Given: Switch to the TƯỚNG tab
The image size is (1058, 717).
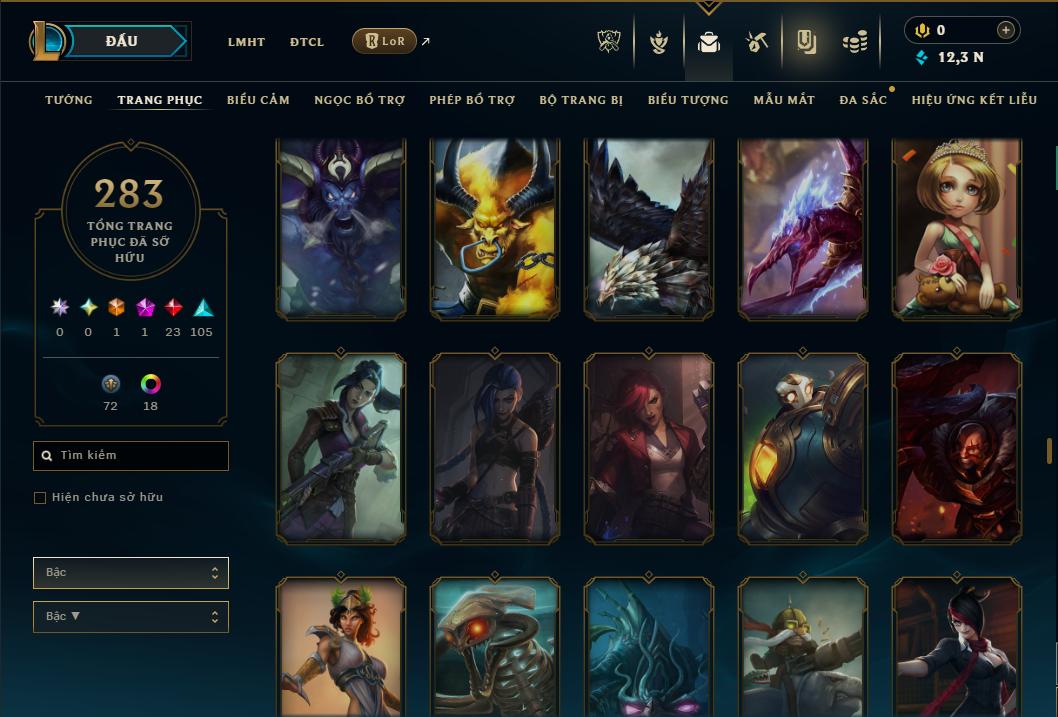Looking at the screenshot, I should [x=69, y=100].
